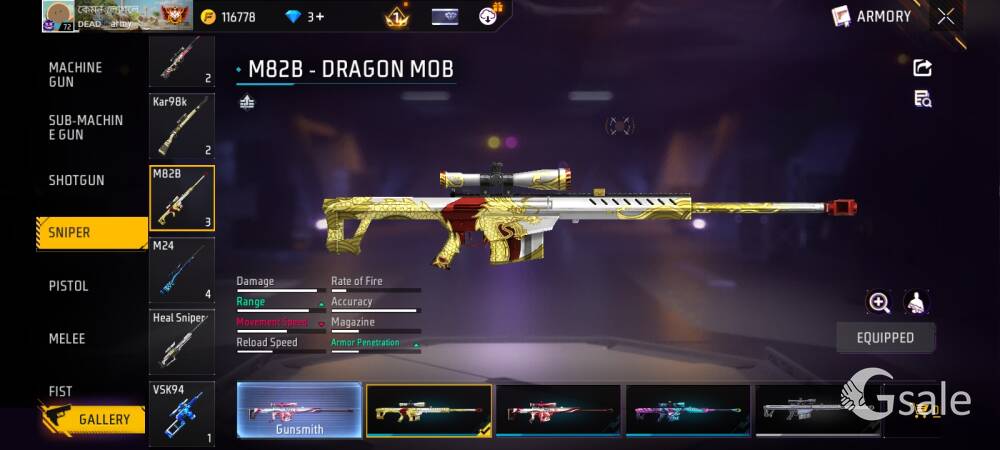Open the Melee weapons category

67,339
